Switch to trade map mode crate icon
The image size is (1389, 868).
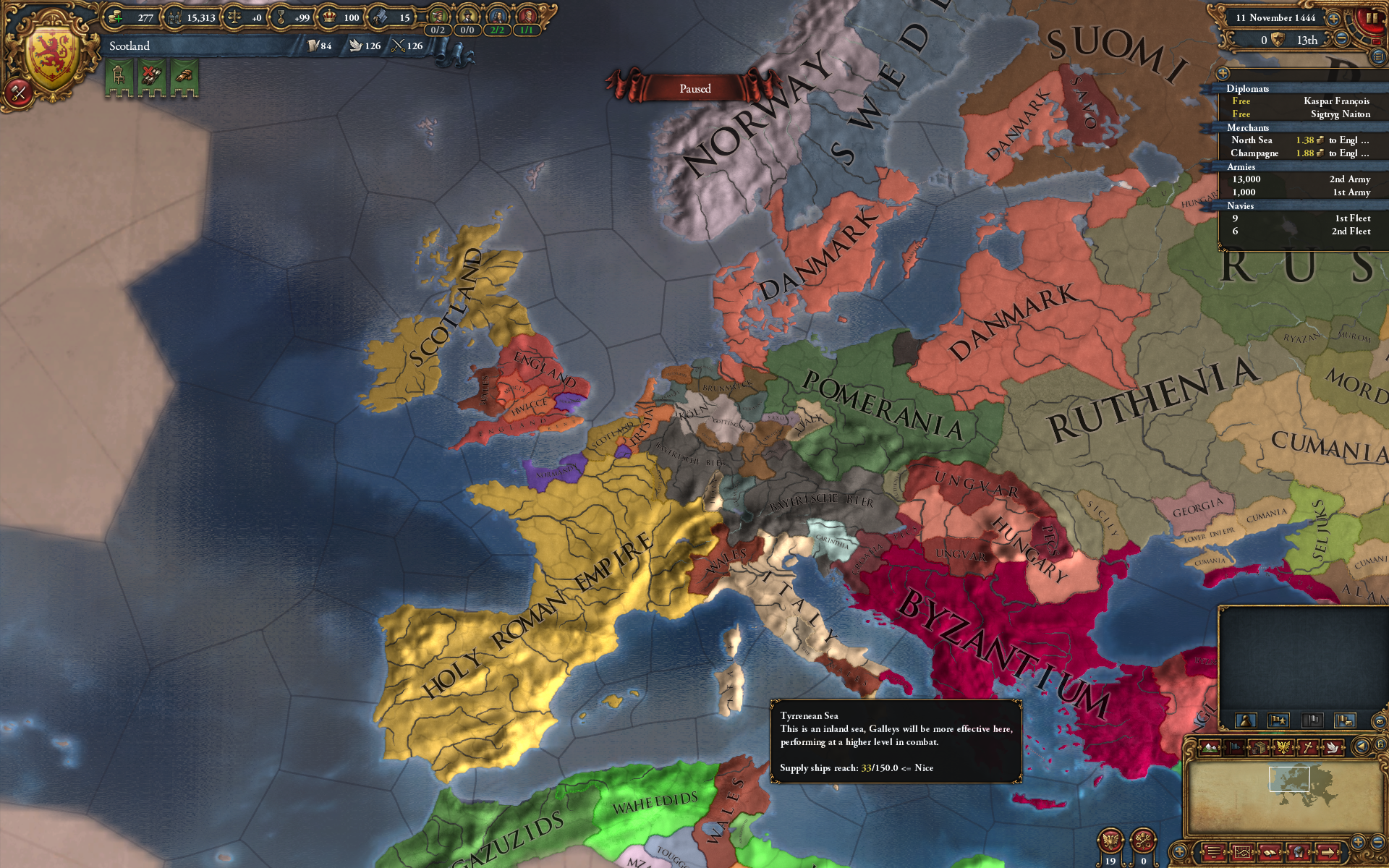pyautogui.click(x=1259, y=747)
